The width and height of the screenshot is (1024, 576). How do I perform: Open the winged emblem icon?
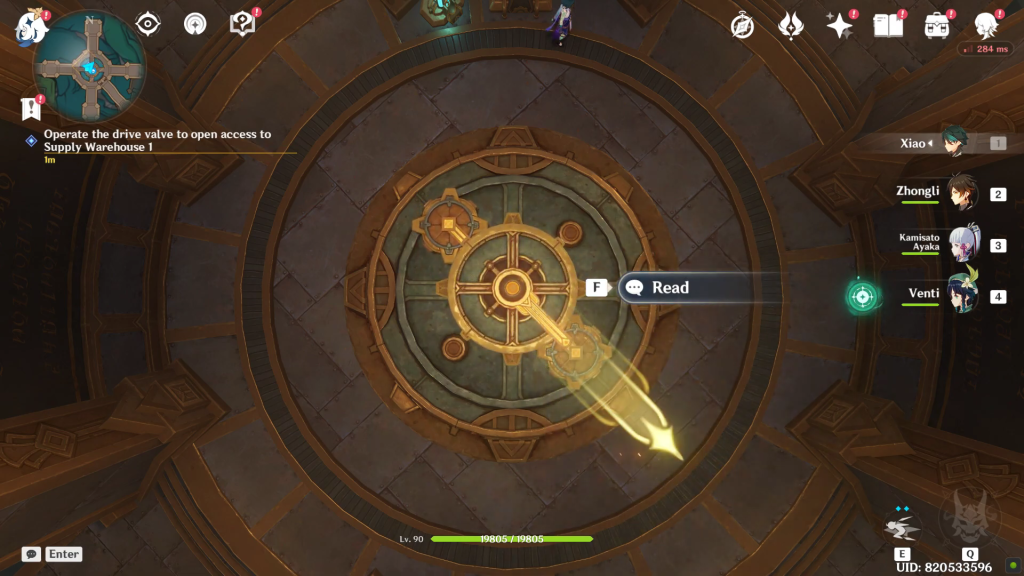(x=790, y=26)
